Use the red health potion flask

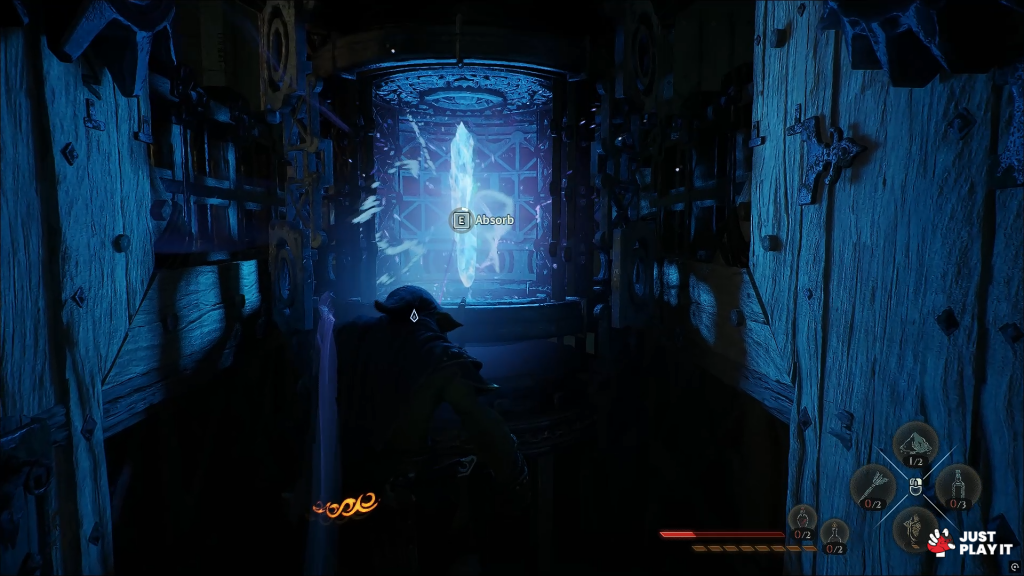tap(802, 520)
